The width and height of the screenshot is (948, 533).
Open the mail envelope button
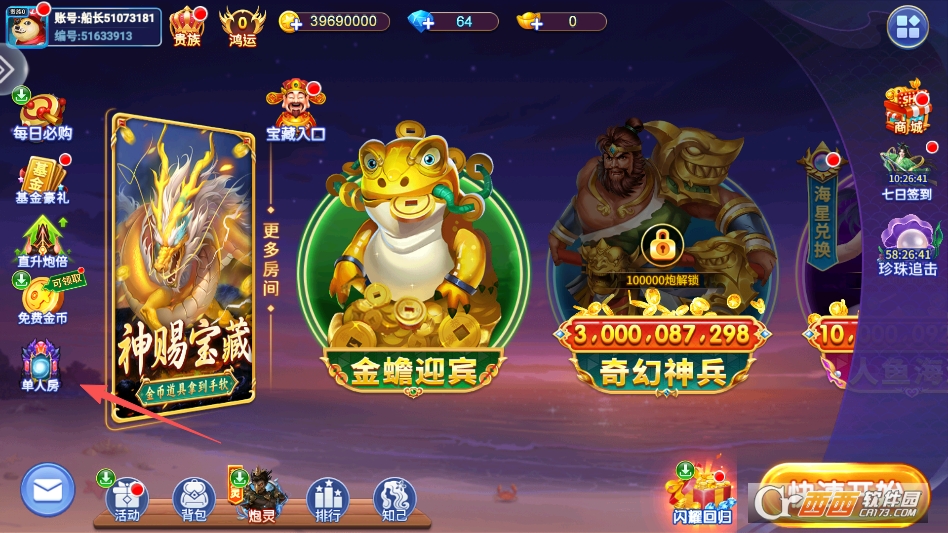click(x=48, y=490)
